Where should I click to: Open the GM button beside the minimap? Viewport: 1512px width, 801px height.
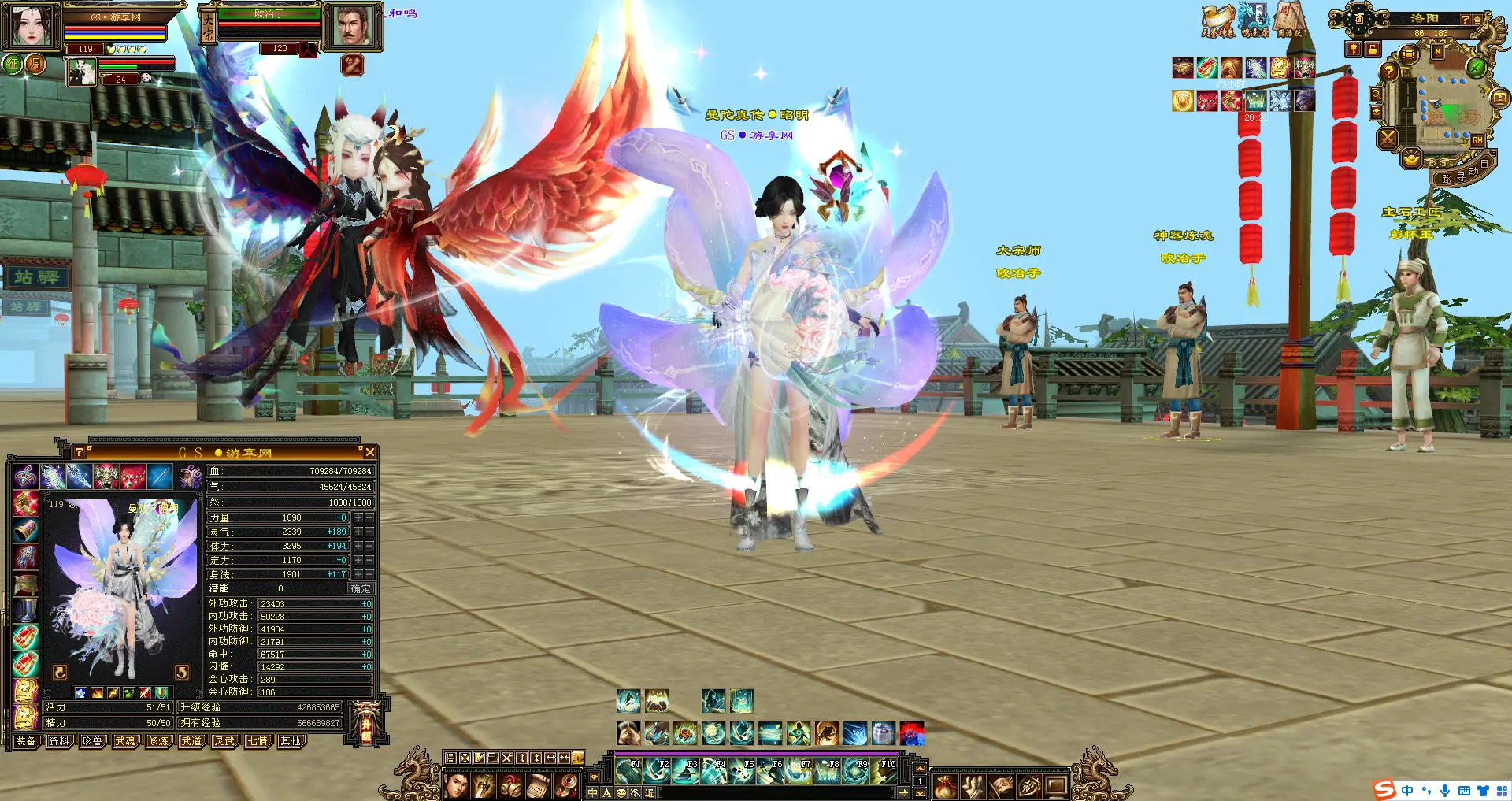pyautogui.click(x=1477, y=140)
